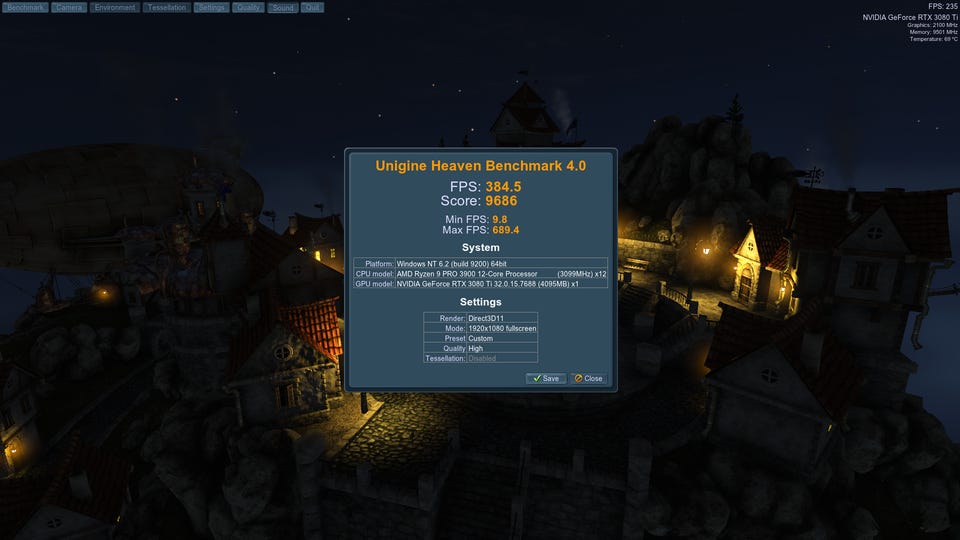This screenshot has height=540, width=960.
Task: Open the Settings menu in the top bar
Action: (x=210, y=7)
